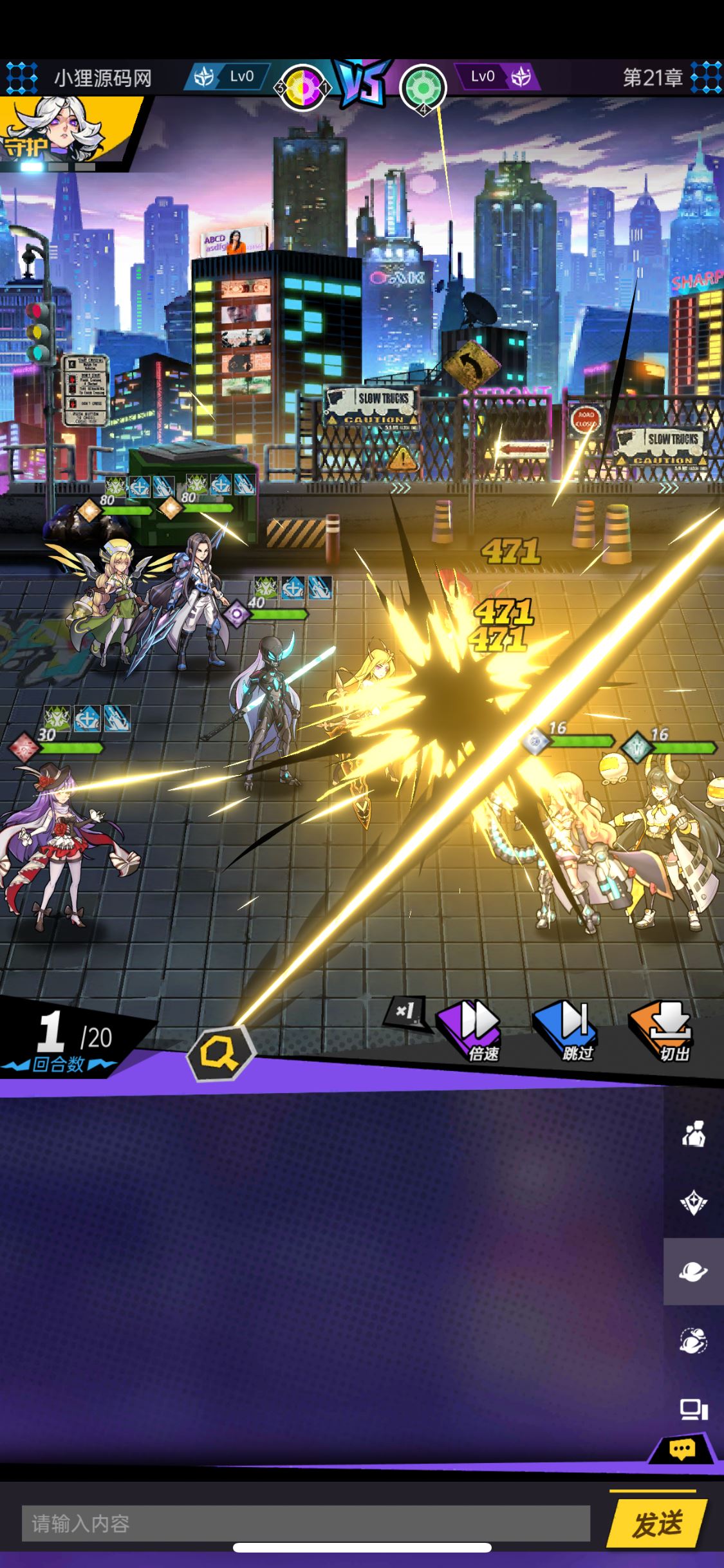Inspect the left team's yellow-pink formation emblem

302,87
